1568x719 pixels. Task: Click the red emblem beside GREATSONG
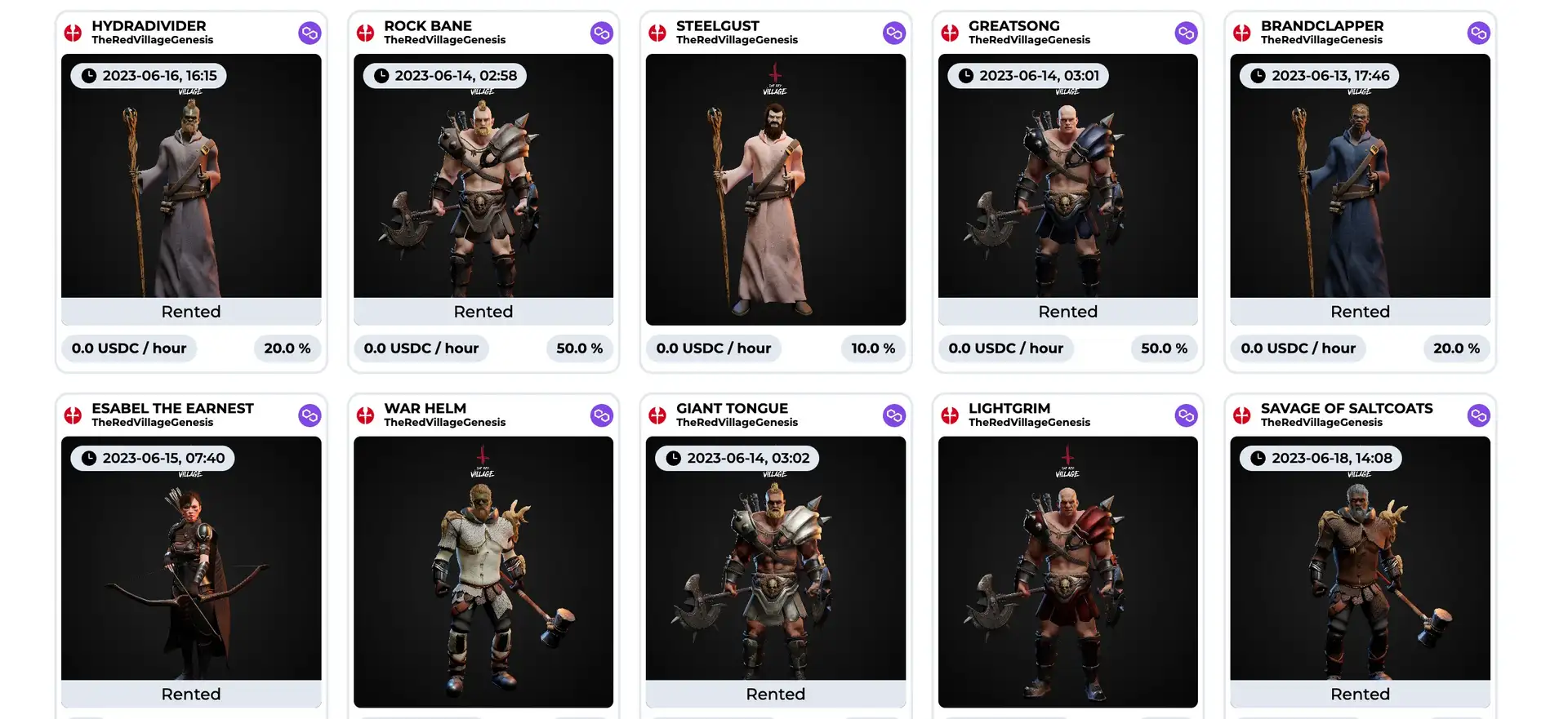coord(950,33)
